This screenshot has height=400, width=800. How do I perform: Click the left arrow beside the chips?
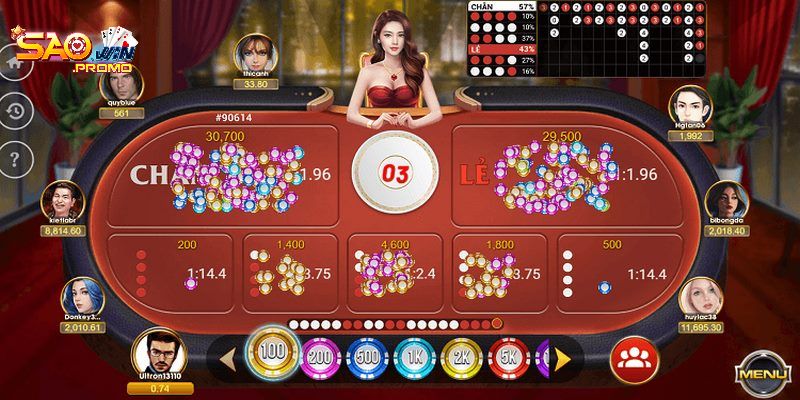[228, 357]
